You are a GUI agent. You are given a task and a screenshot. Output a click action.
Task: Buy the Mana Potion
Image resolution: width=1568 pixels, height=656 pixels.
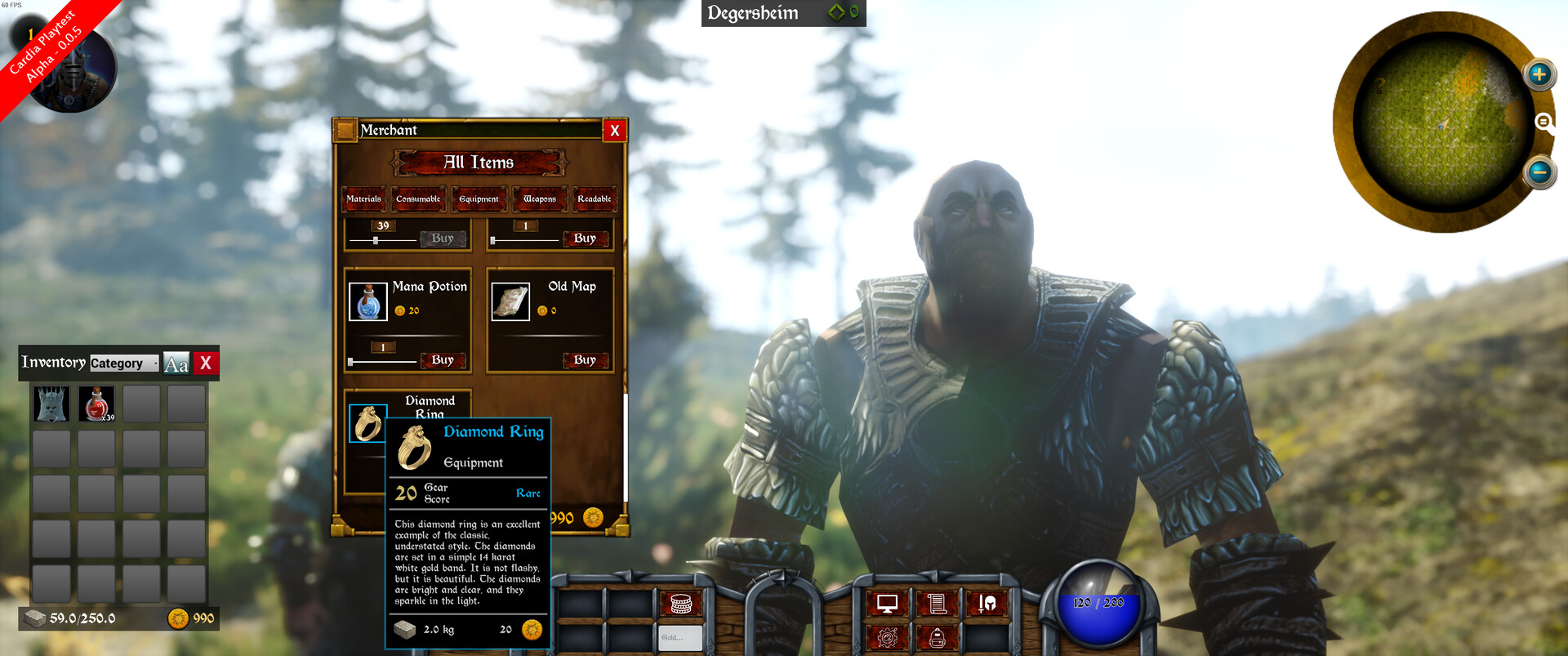[442, 360]
